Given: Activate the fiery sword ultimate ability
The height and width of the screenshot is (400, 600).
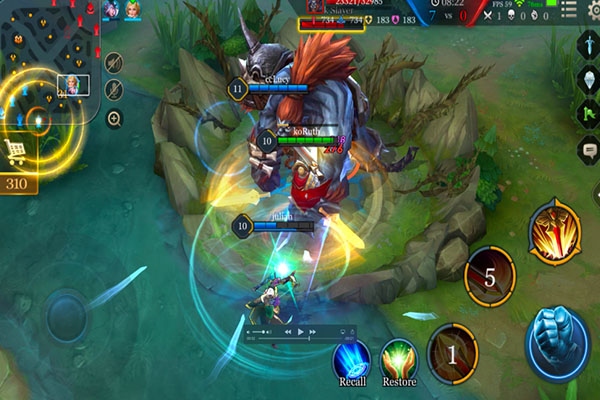Looking at the screenshot, I should (555, 232).
